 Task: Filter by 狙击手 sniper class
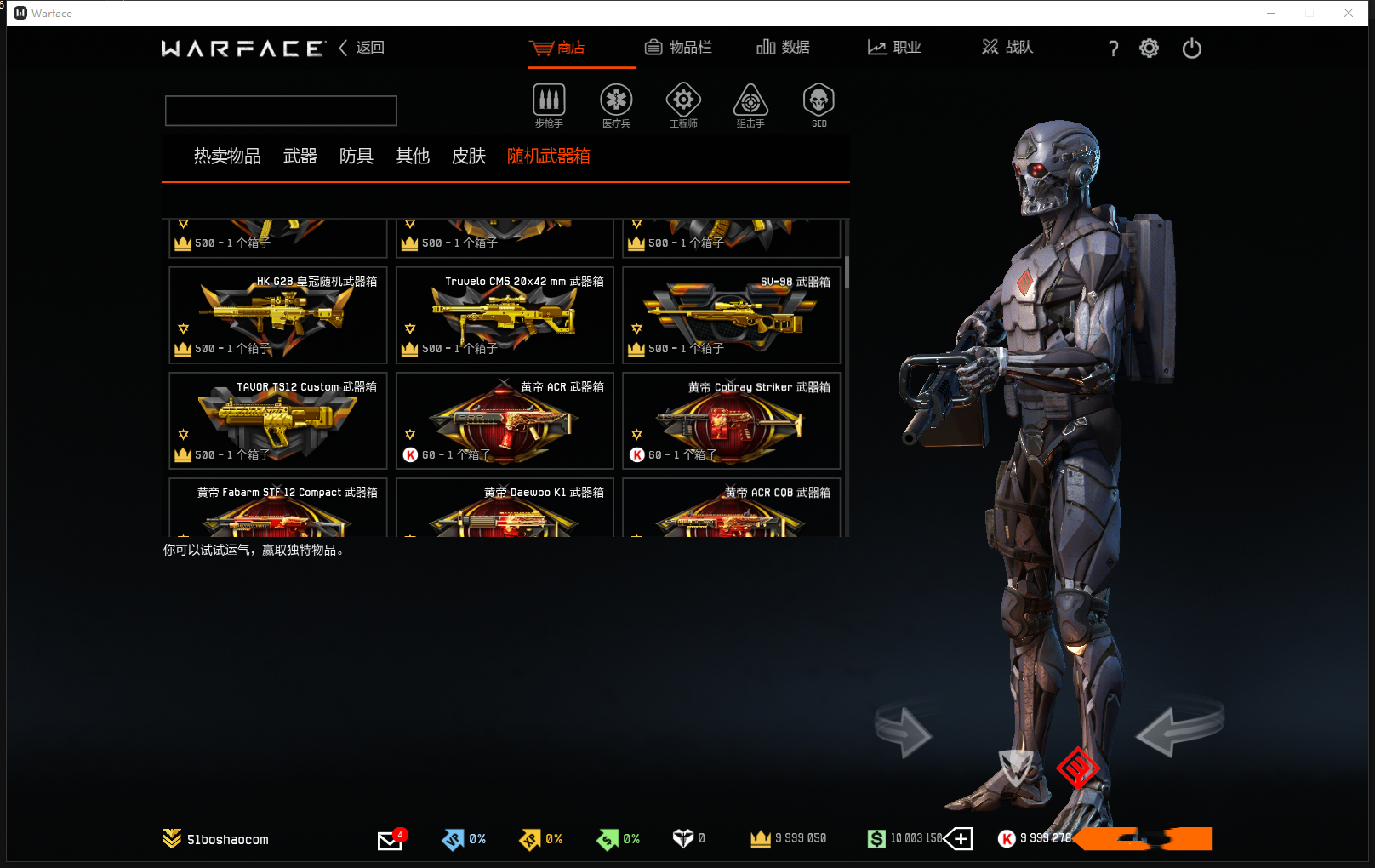(x=750, y=105)
